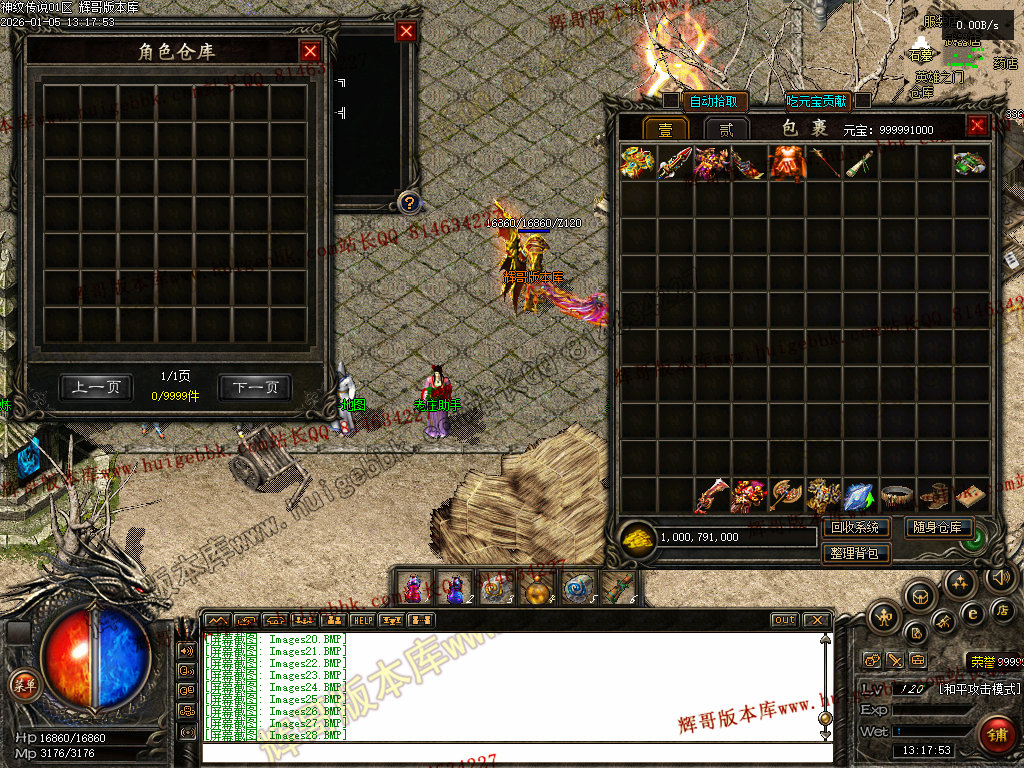Select the orange armor item in the bag
The width and height of the screenshot is (1024, 768).
coord(785,163)
